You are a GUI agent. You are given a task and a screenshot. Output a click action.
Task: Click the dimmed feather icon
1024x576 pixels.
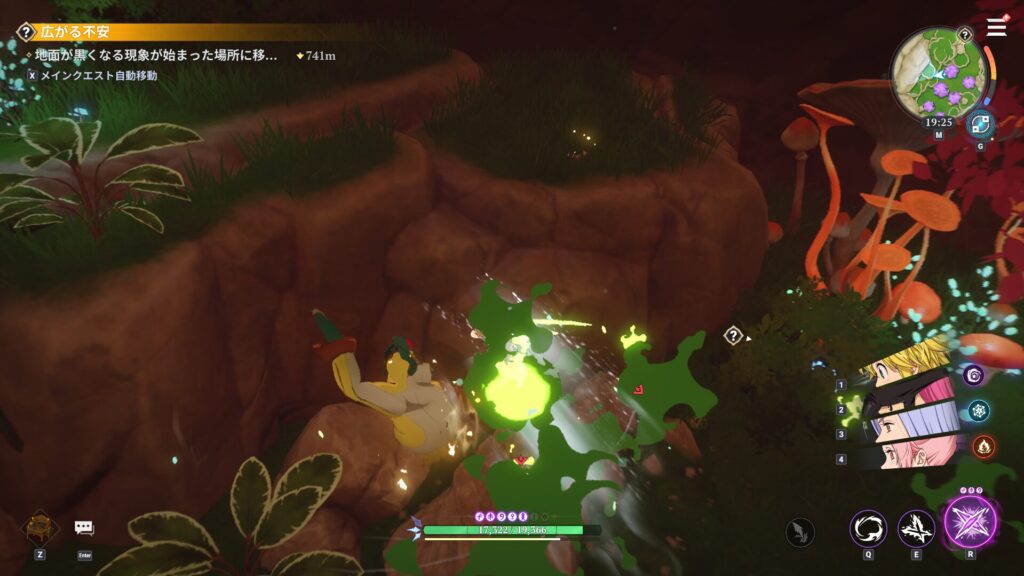click(x=800, y=531)
